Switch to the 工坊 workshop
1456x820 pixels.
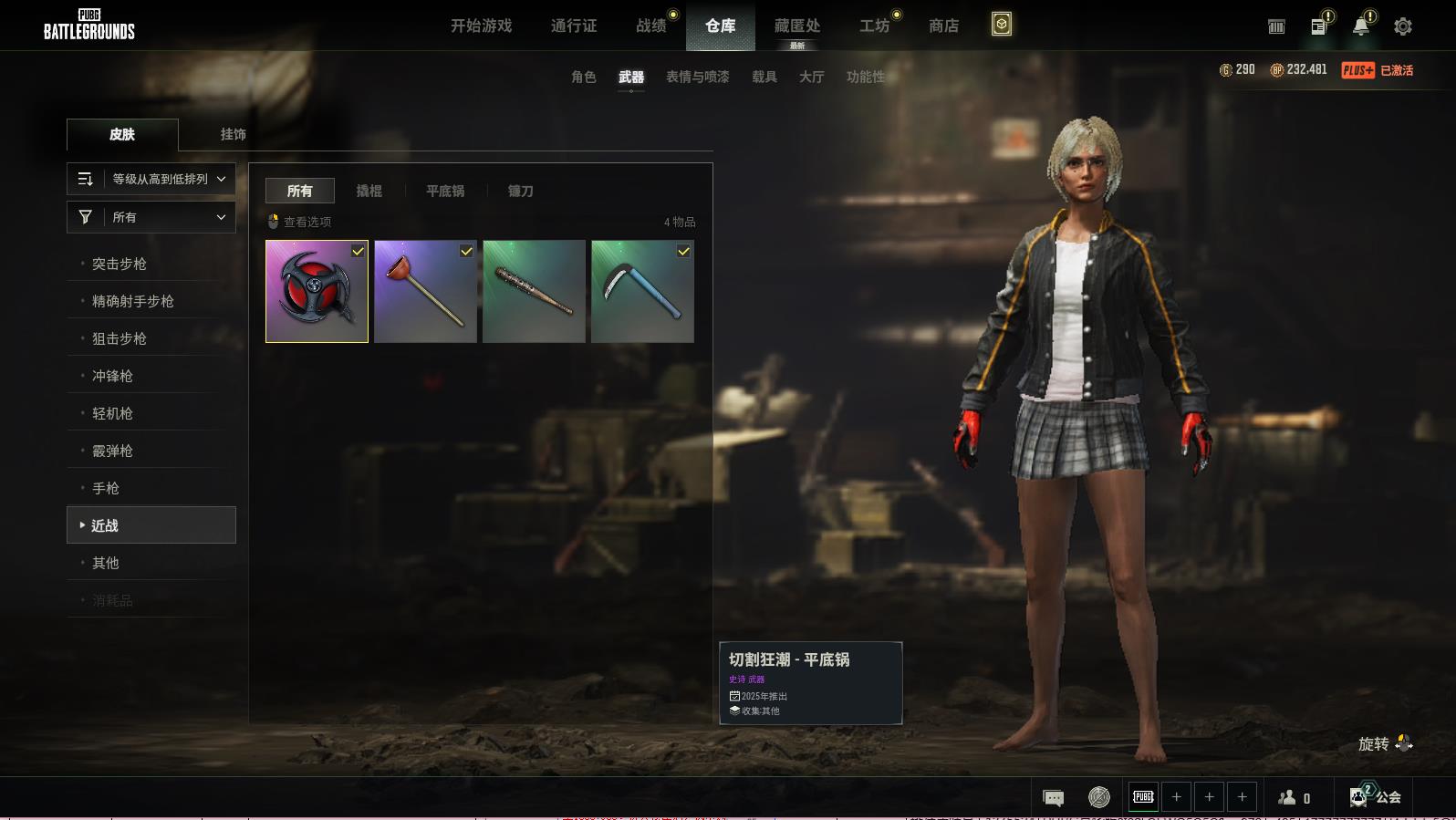[874, 26]
